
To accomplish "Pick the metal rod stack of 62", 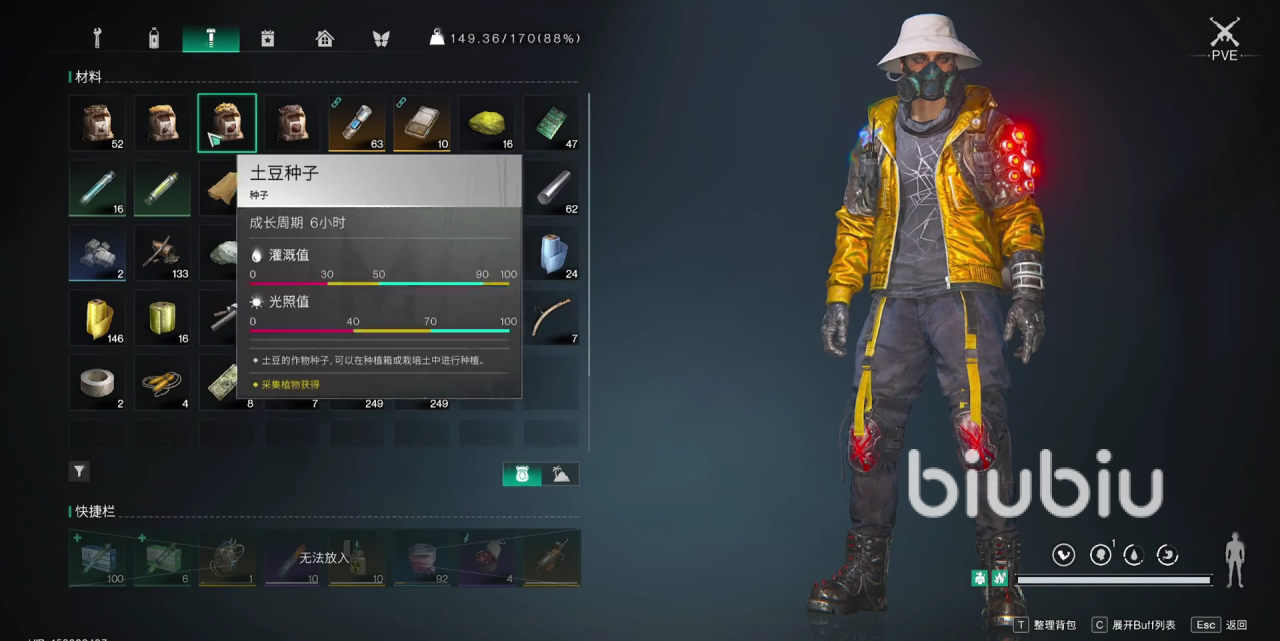I will click(x=551, y=188).
